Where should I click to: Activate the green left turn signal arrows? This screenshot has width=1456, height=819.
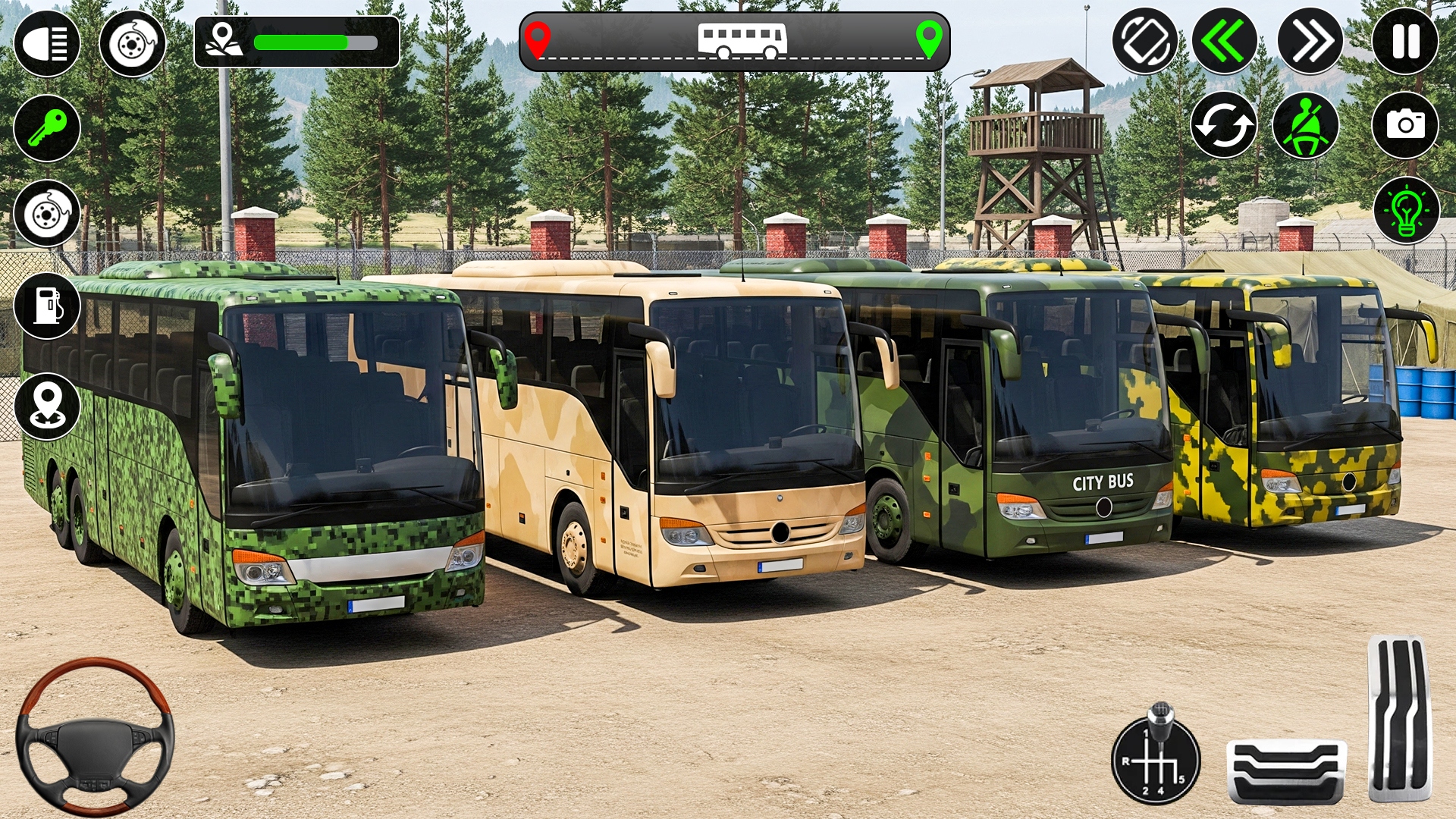click(x=1224, y=41)
